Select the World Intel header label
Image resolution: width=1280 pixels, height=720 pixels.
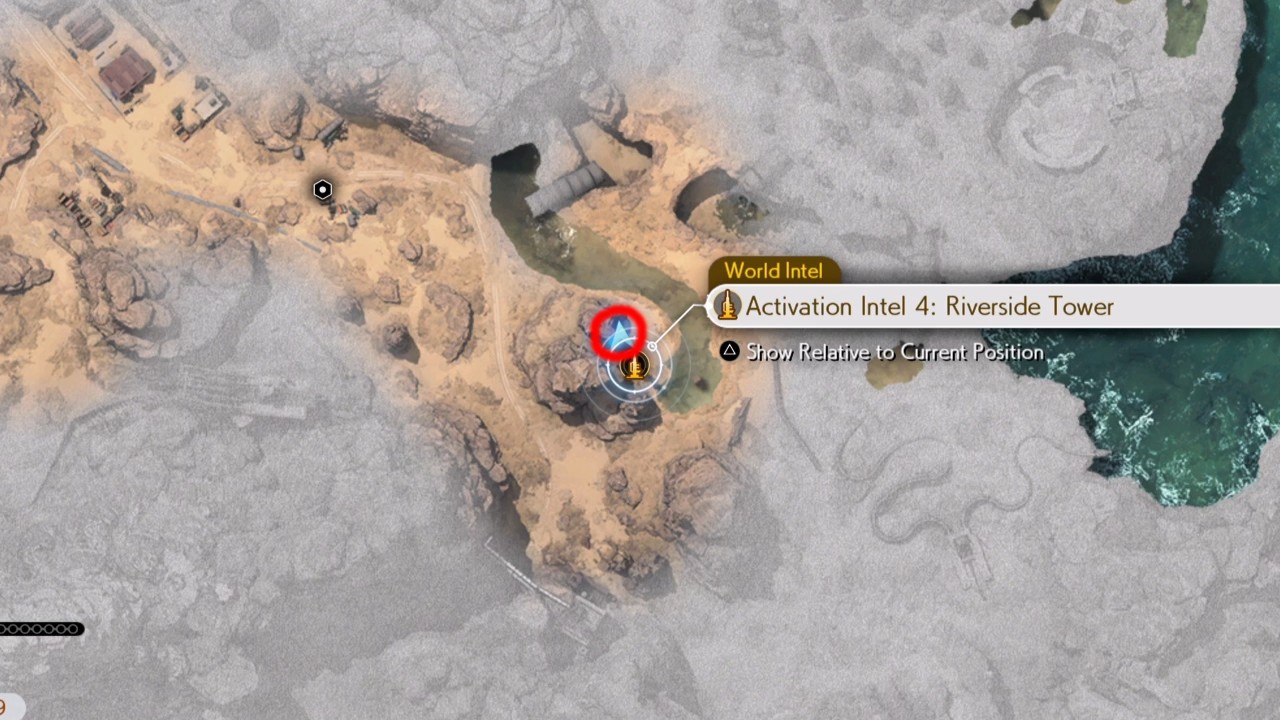coord(774,270)
